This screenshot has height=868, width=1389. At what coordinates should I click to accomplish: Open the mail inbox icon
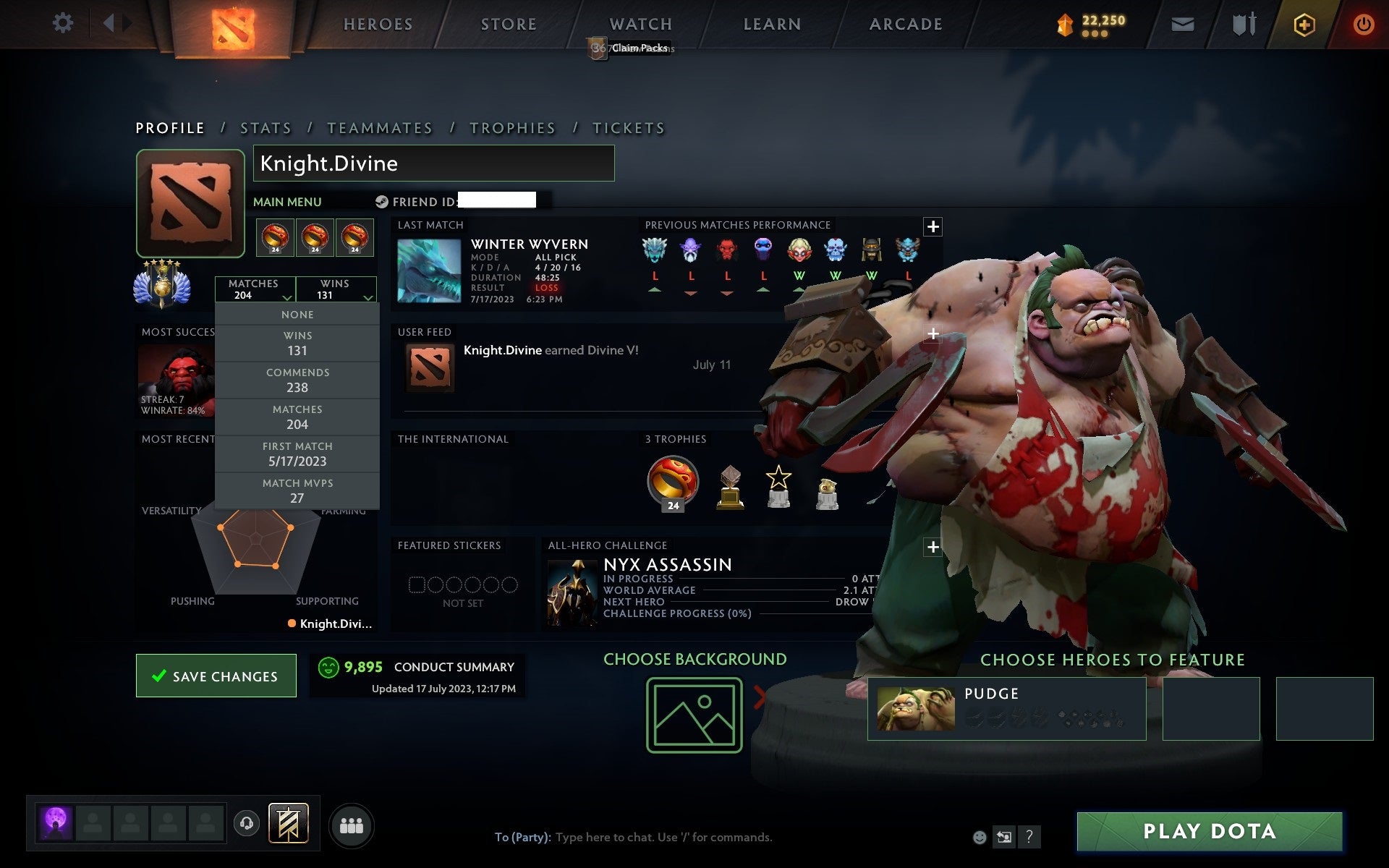(x=1182, y=23)
